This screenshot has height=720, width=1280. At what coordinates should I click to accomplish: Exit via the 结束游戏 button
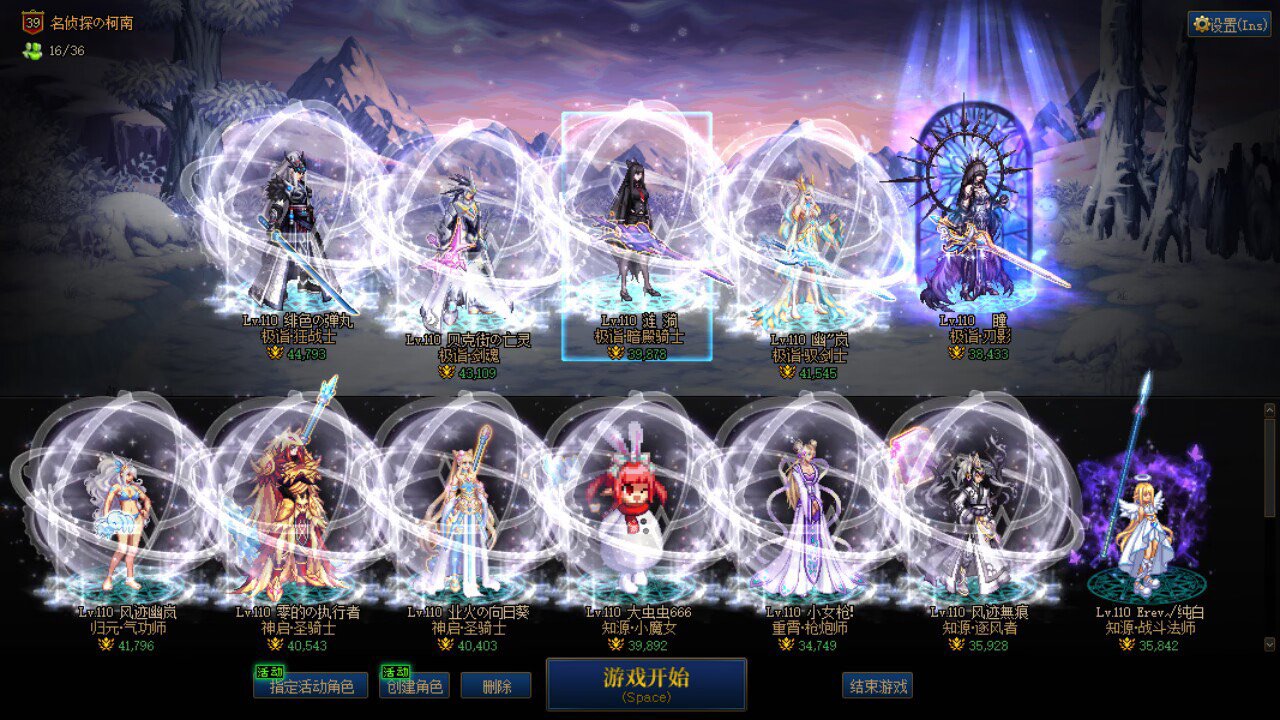click(x=877, y=686)
